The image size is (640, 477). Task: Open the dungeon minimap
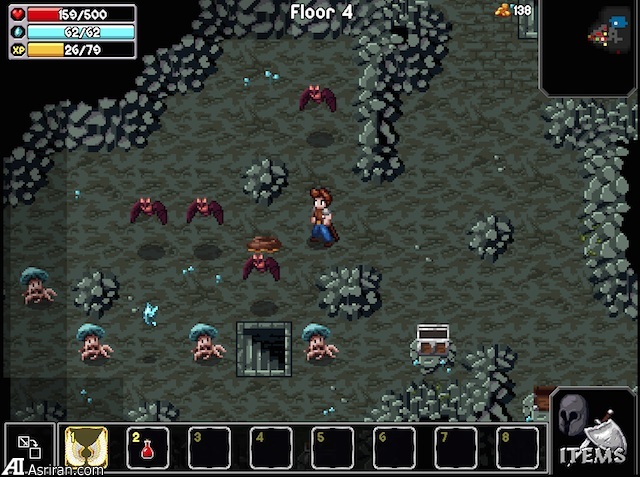(x=591, y=45)
